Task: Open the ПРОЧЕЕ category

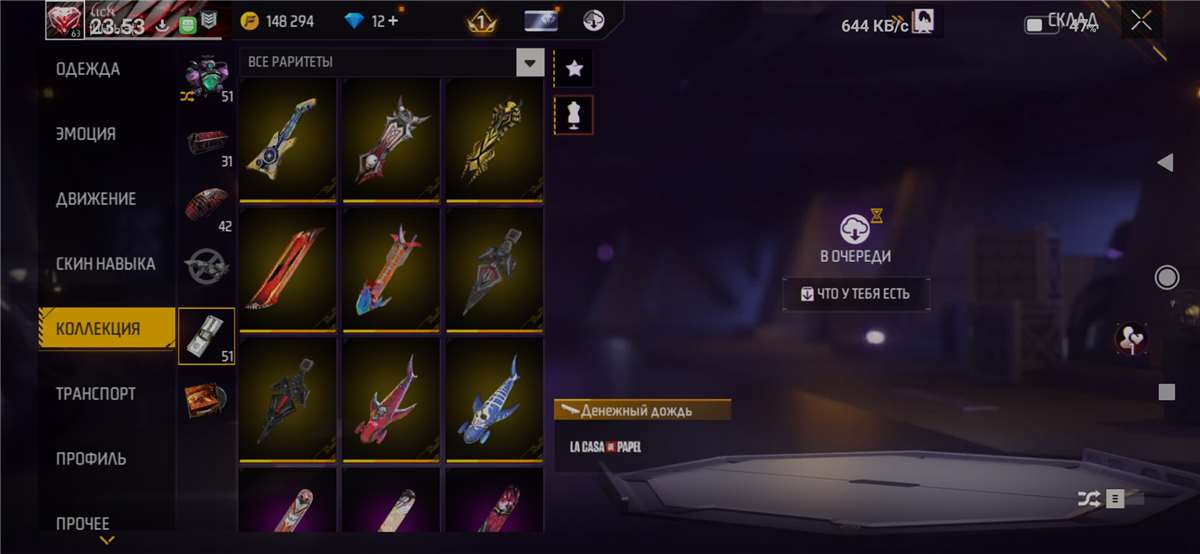Action: [x=83, y=523]
